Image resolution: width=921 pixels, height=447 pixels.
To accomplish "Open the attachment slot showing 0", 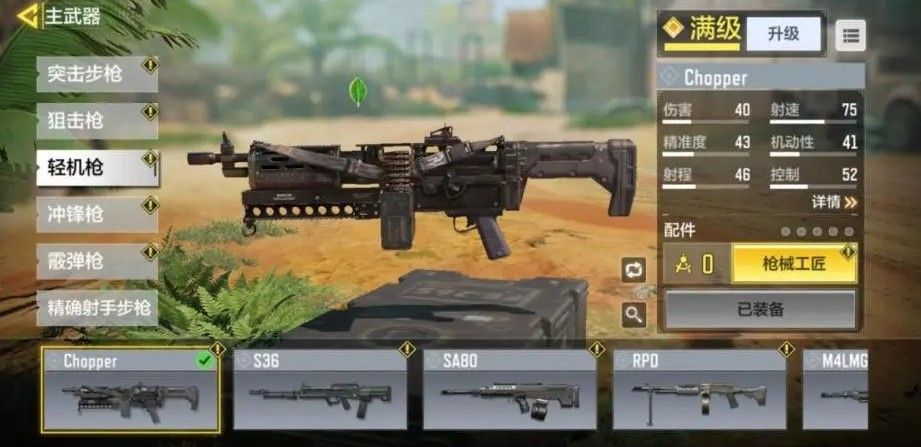I will [x=697, y=264].
